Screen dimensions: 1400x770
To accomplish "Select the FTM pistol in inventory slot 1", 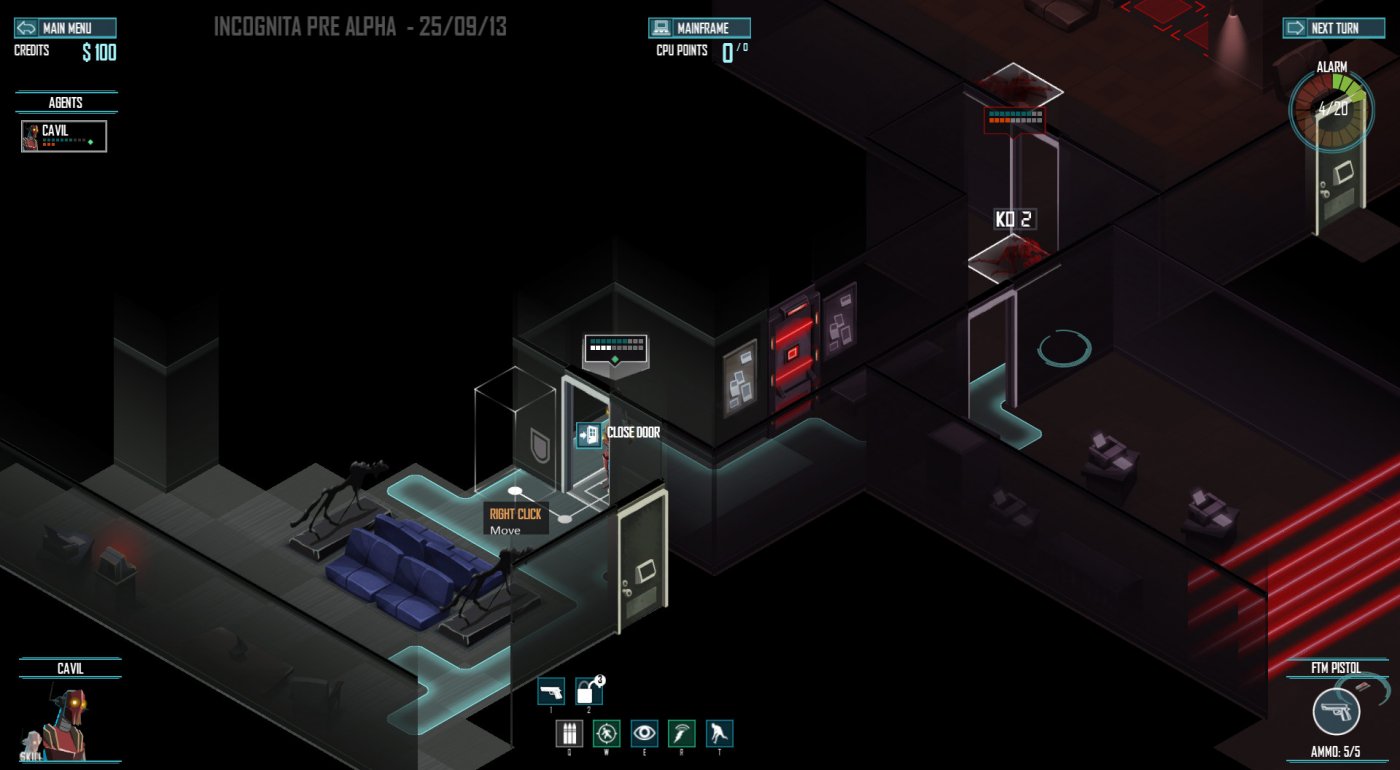I will 552,690.
